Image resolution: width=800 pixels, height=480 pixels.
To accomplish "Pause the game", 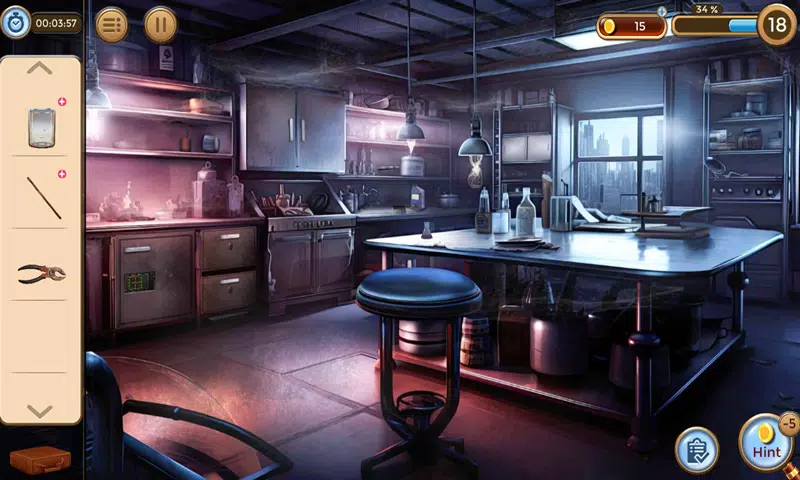I will 160,24.
